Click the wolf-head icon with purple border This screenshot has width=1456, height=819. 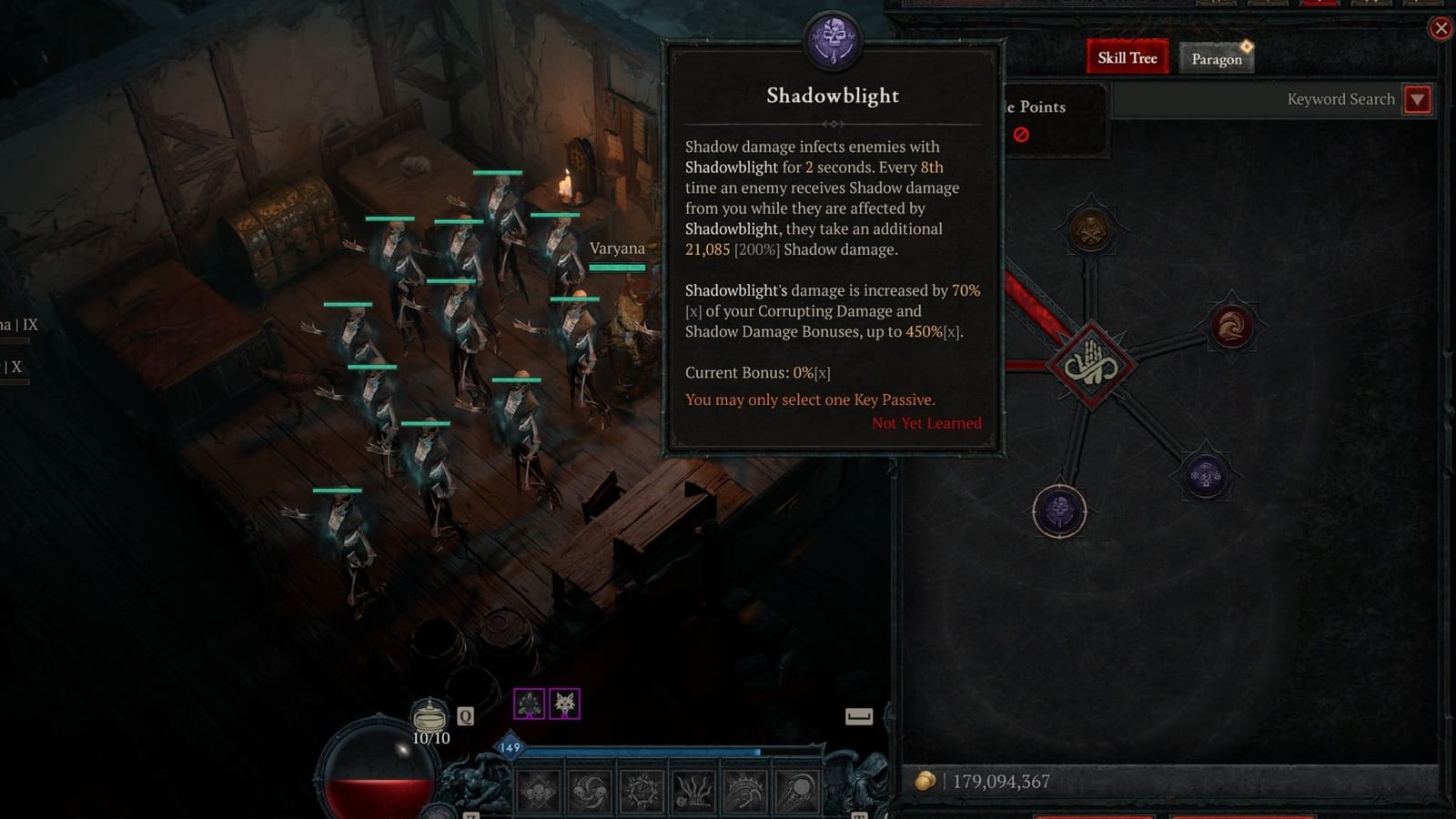pos(565,703)
